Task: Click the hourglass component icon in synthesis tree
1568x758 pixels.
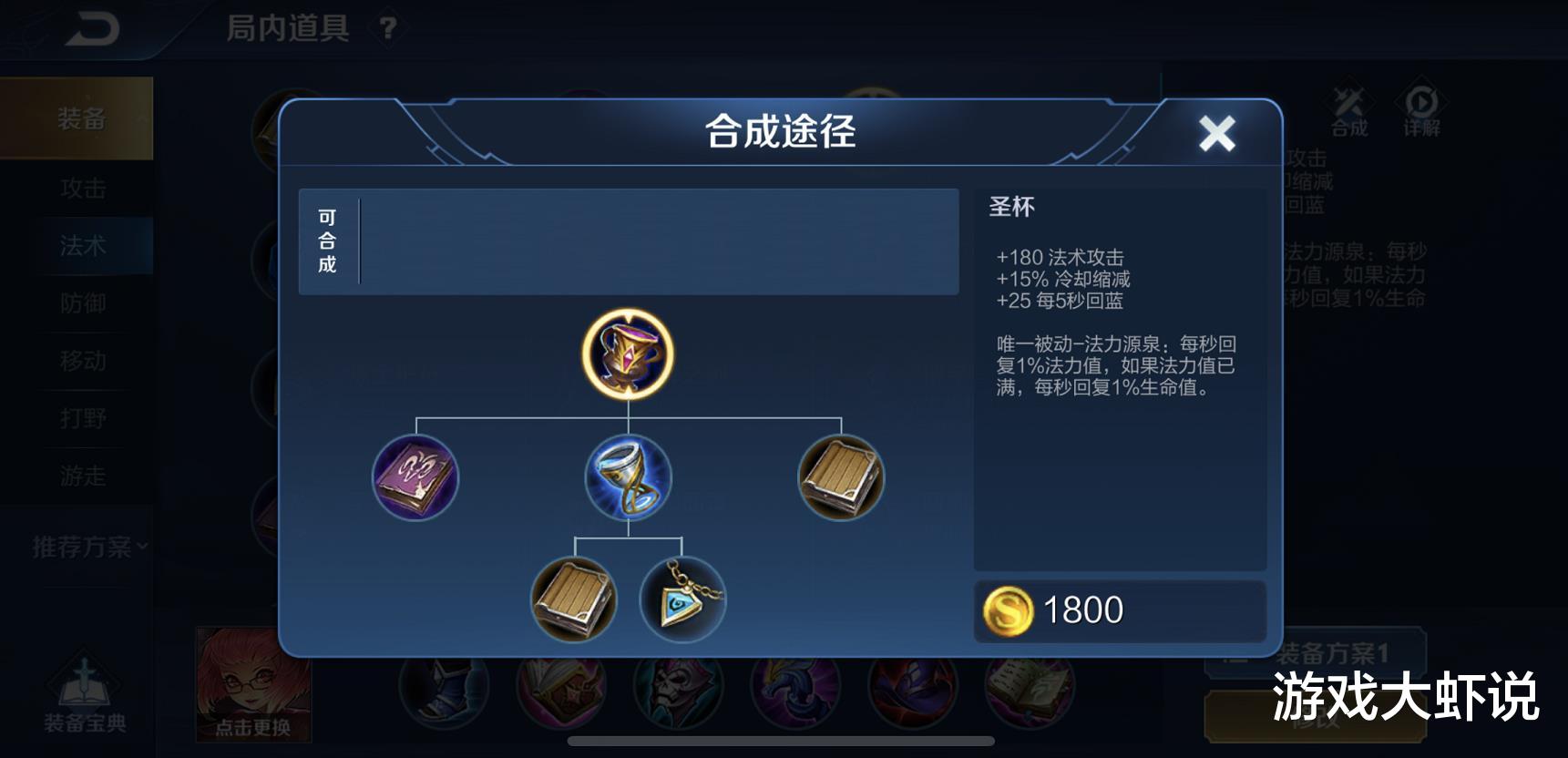Action: coord(627,477)
